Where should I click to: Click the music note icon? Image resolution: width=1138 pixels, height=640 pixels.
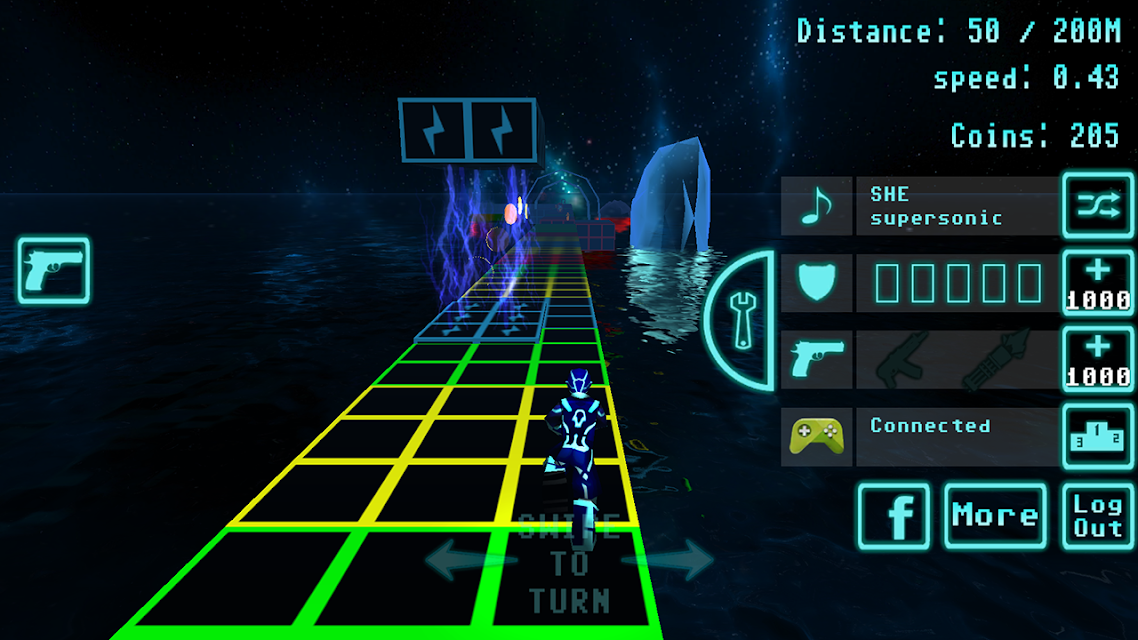[816, 207]
